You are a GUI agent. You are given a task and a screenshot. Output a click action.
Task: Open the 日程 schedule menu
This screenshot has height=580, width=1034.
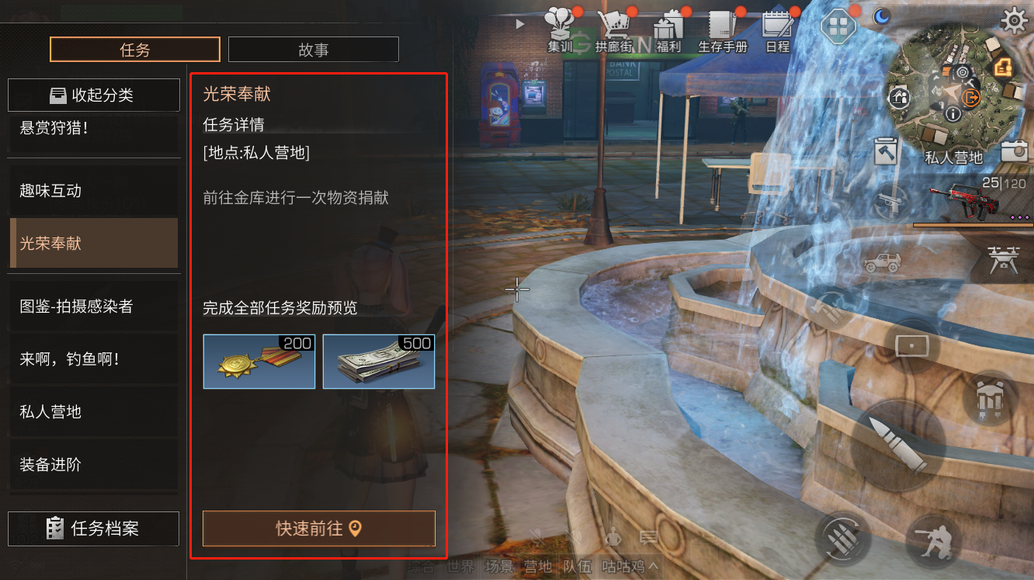[776, 30]
